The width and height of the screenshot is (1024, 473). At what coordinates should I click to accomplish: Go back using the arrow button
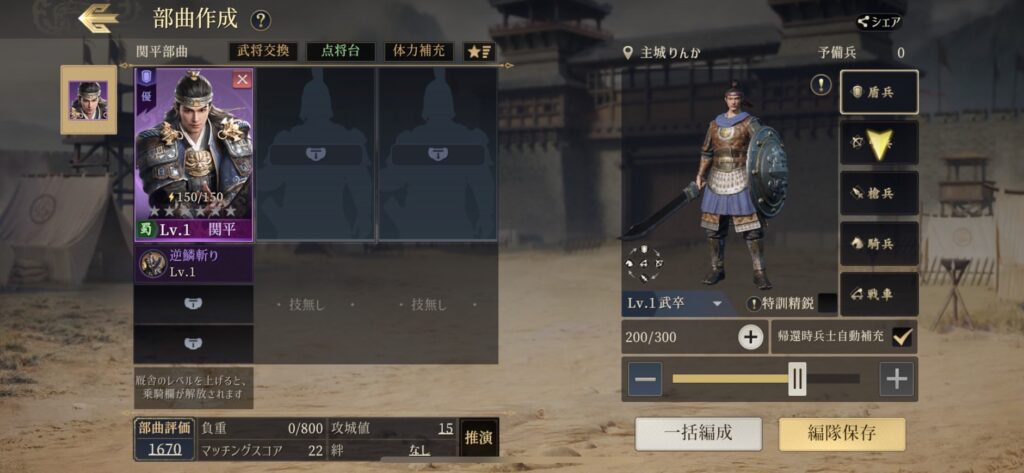[x=98, y=18]
